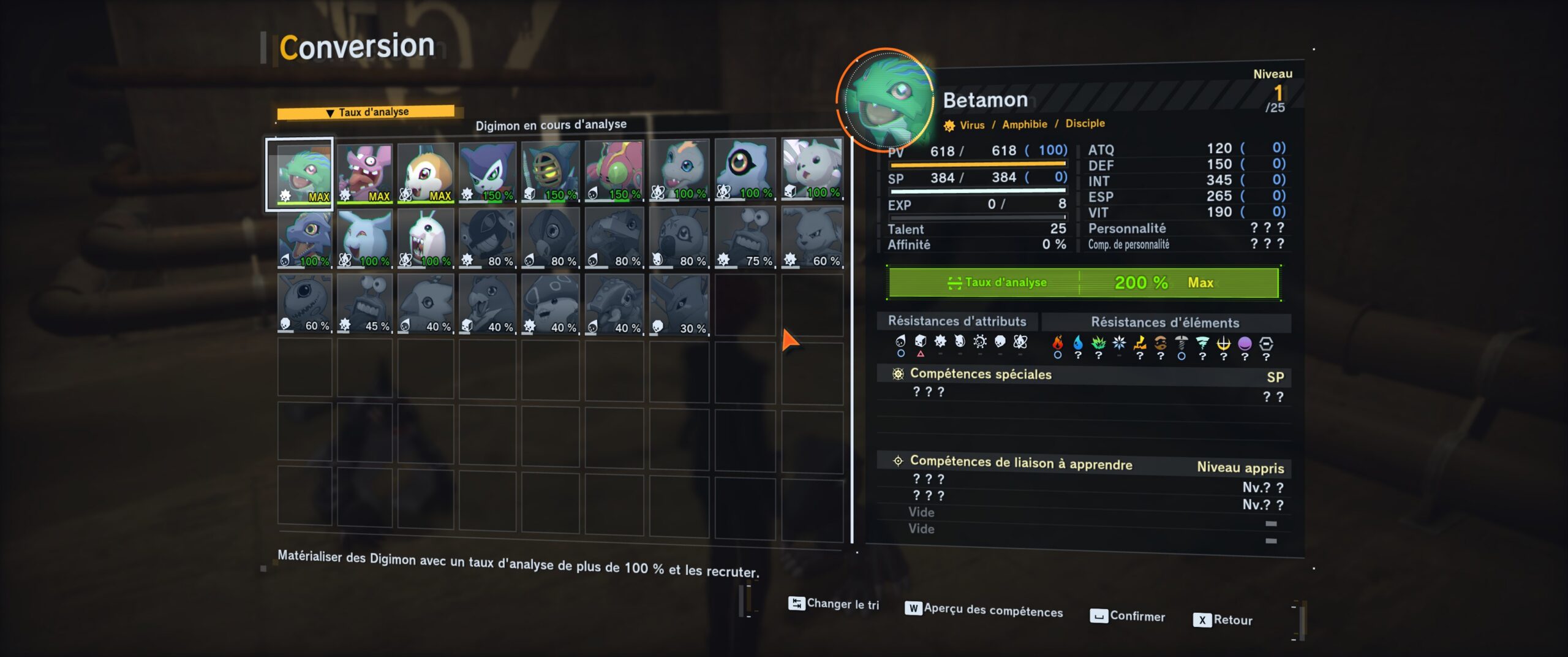Choose the horned Digimon at 30 %
This screenshot has width=1568, height=657.
pyautogui.click(x=679, y=303)
